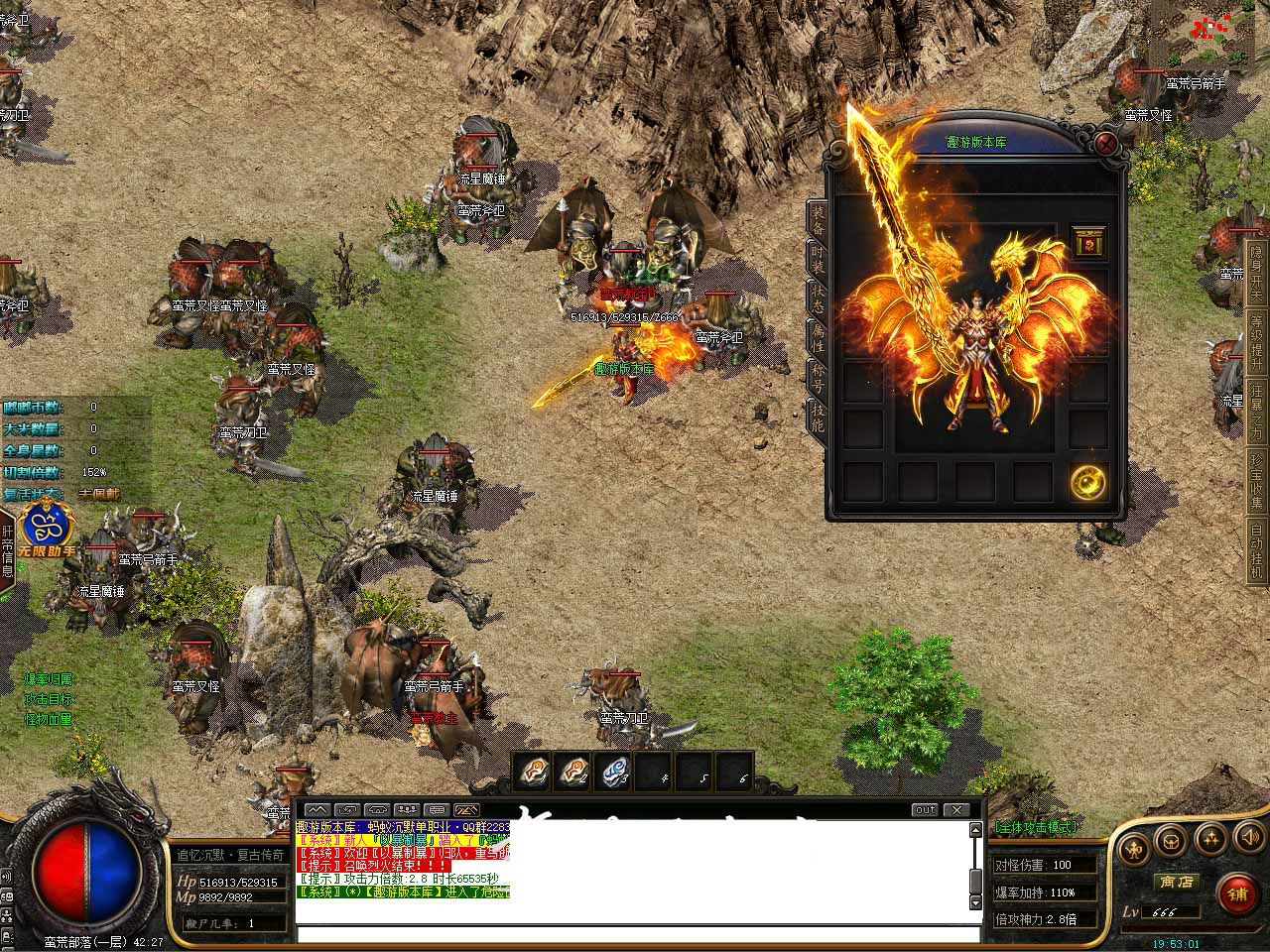Activate the 狂暴之力 berserk power button
Screen dimensions: 1270x952
[x=1257, y=409]
